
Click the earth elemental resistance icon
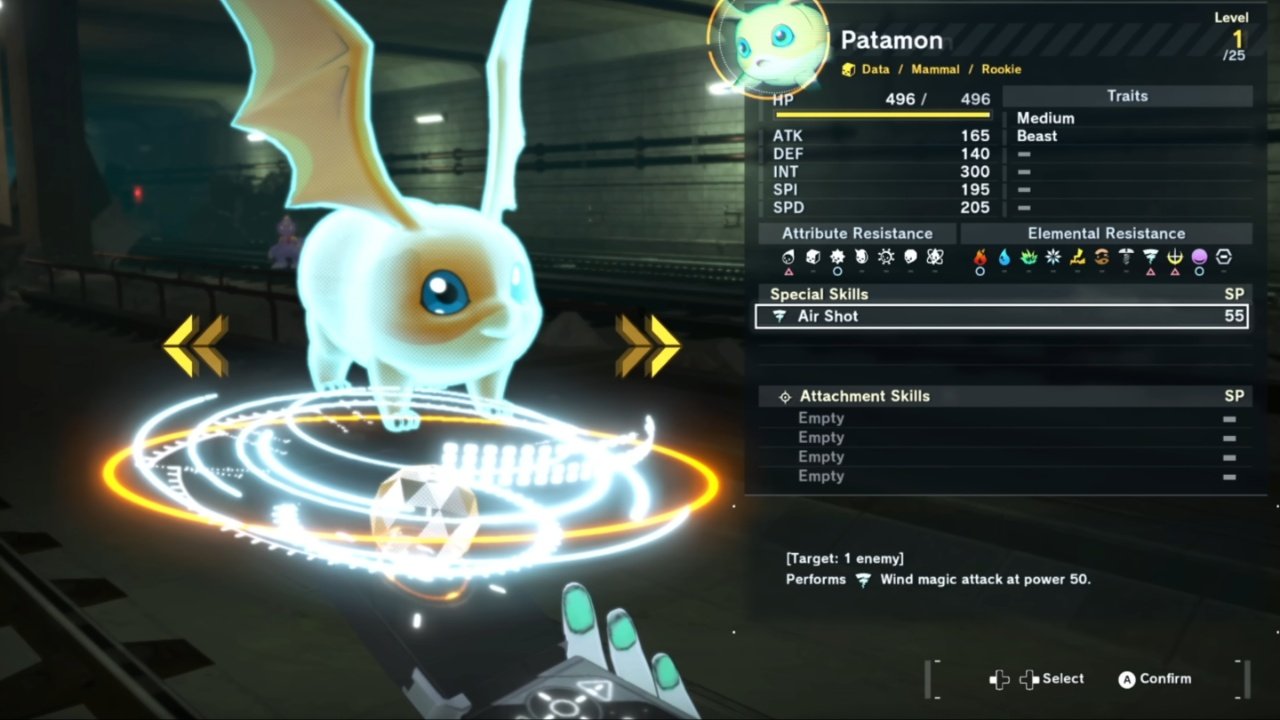(1102, 258)
